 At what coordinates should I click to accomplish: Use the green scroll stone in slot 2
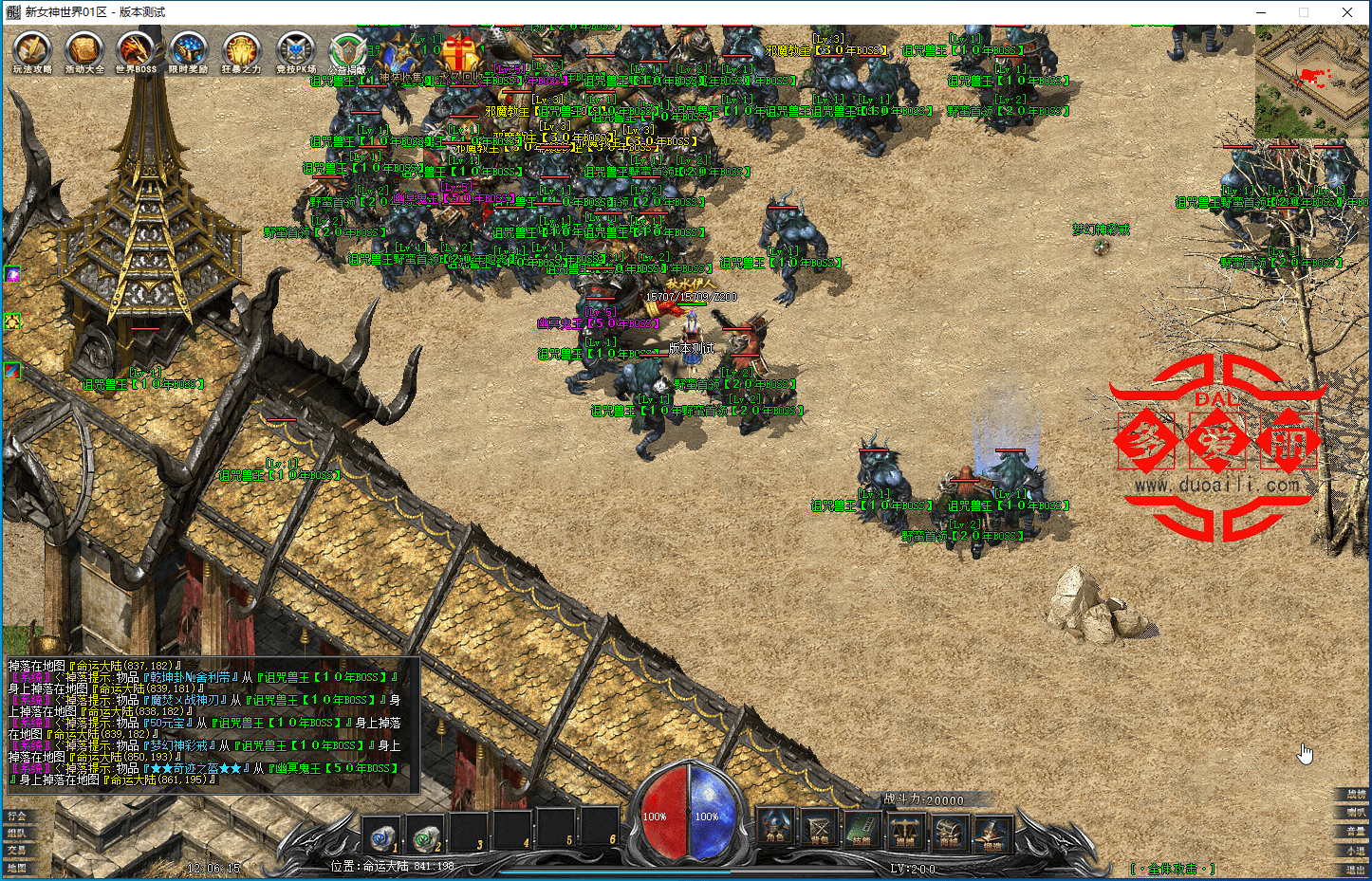click(427, 836)
